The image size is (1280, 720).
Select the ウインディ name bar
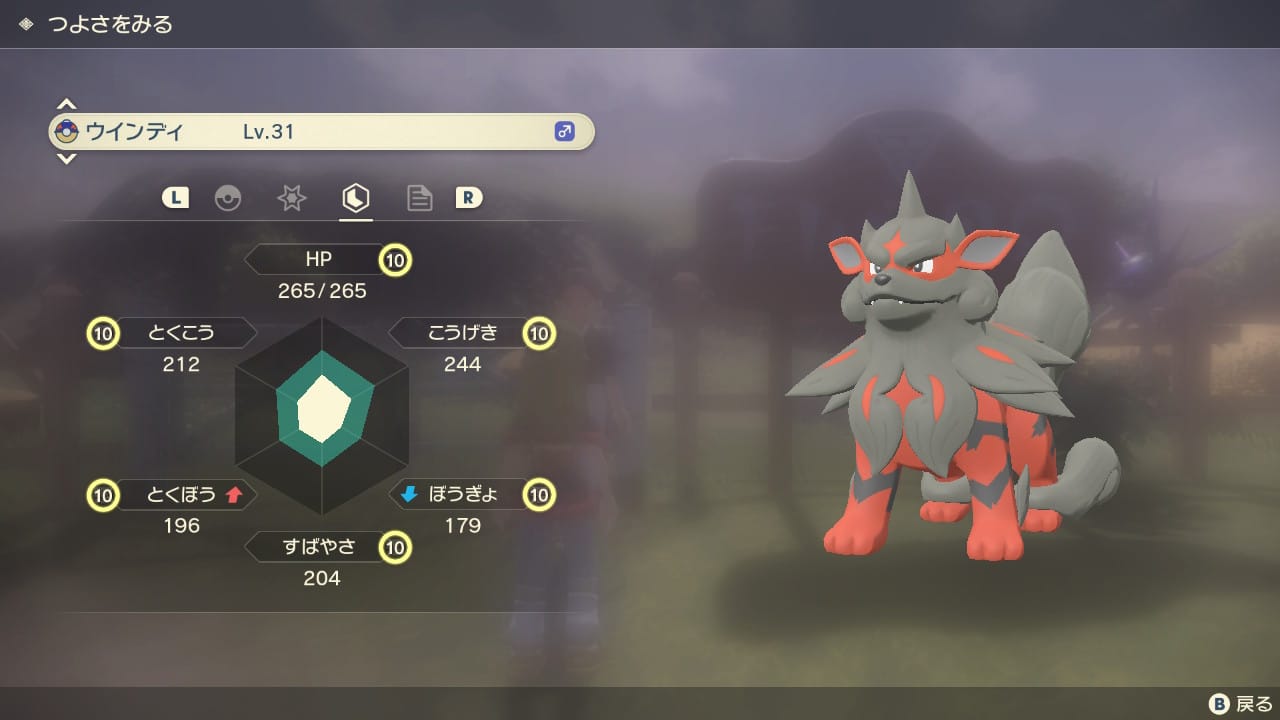(321, 131)
